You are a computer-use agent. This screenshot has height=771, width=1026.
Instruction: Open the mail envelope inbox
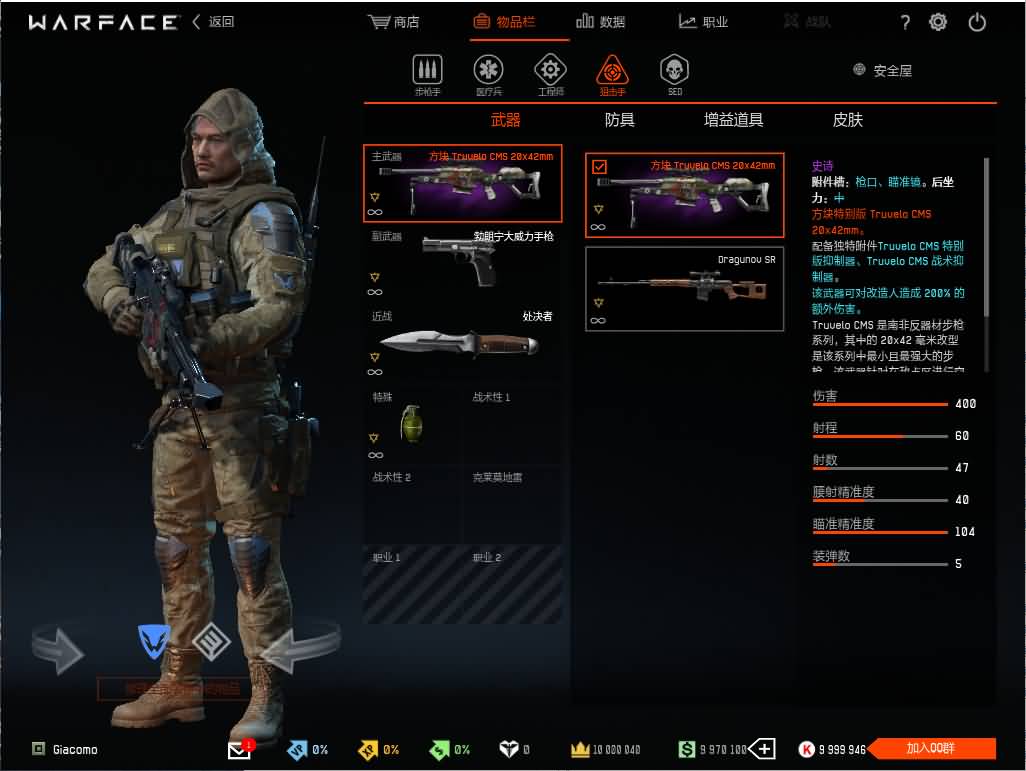(240, 750)
